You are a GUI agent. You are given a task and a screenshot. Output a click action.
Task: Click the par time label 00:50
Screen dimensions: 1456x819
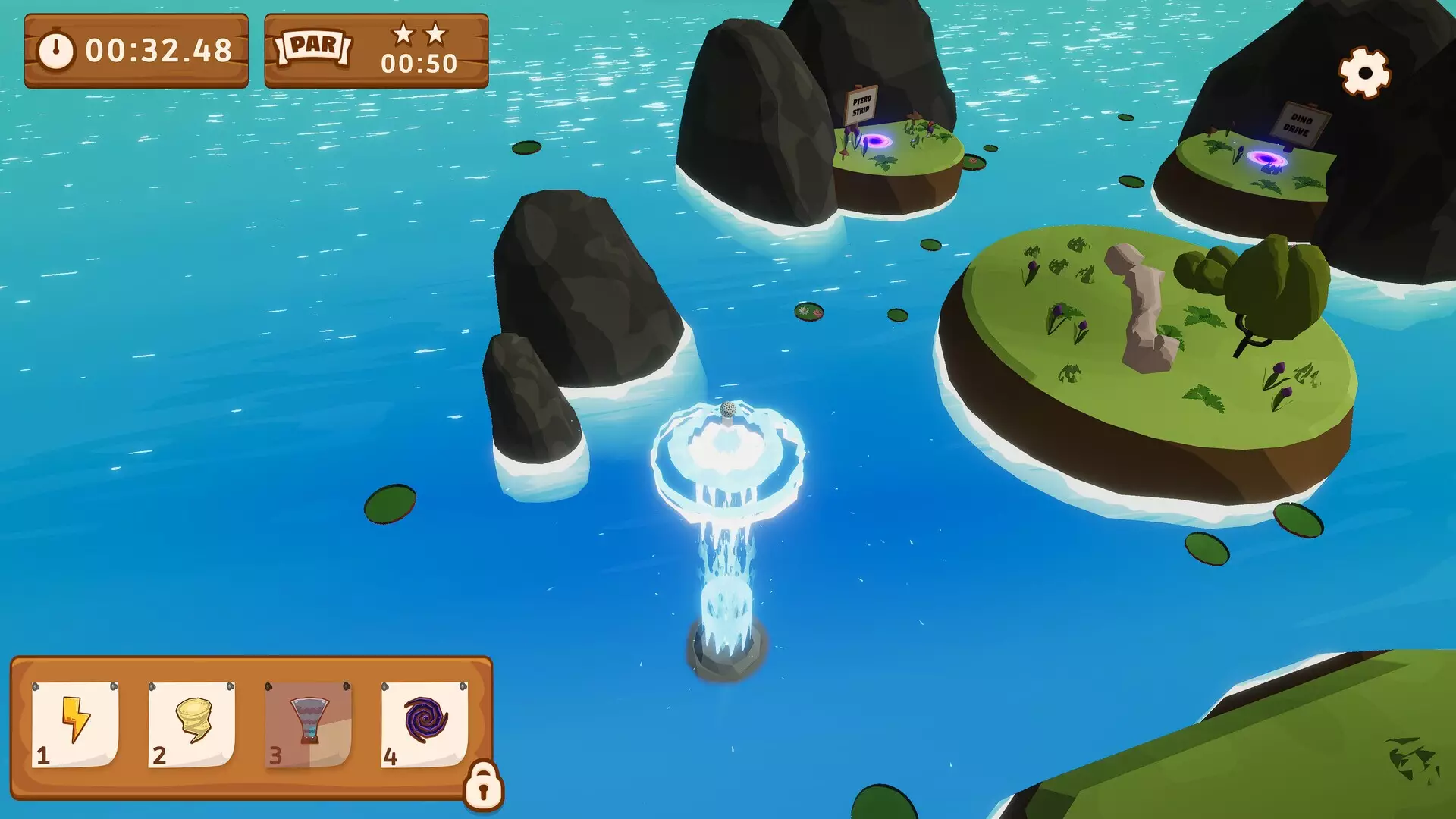[419, 63]
